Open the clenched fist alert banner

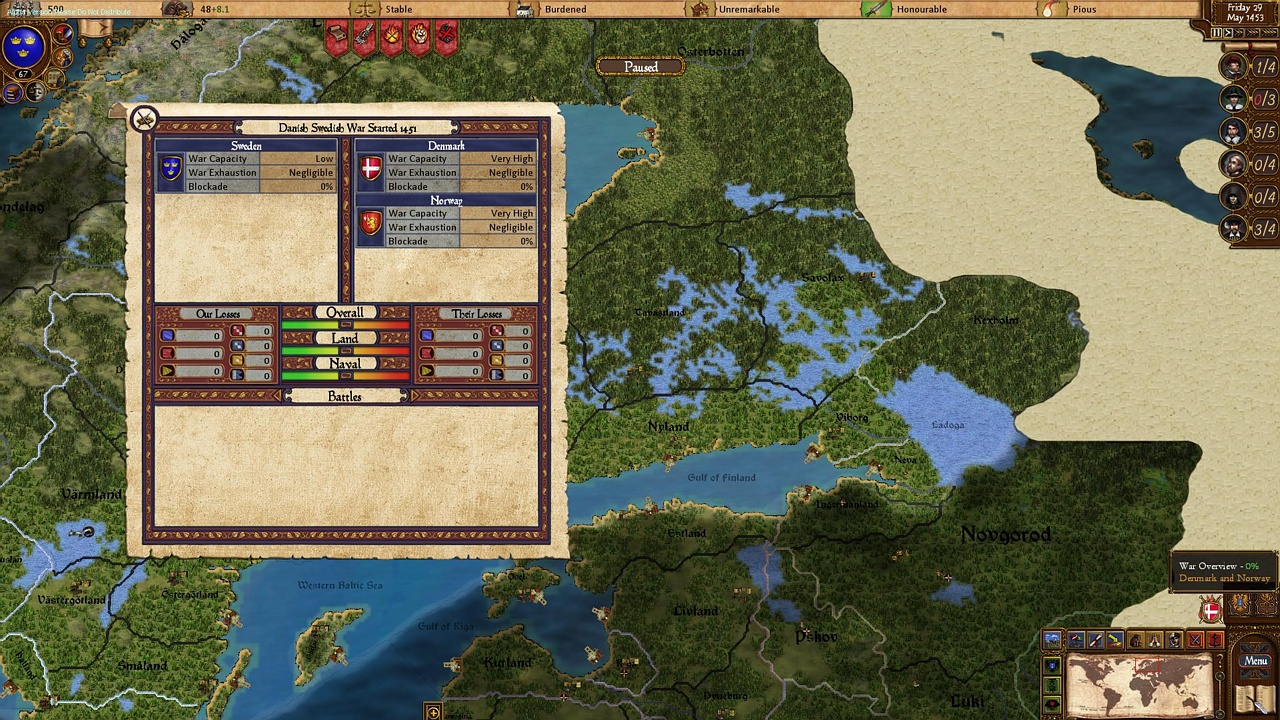[418, 37]
